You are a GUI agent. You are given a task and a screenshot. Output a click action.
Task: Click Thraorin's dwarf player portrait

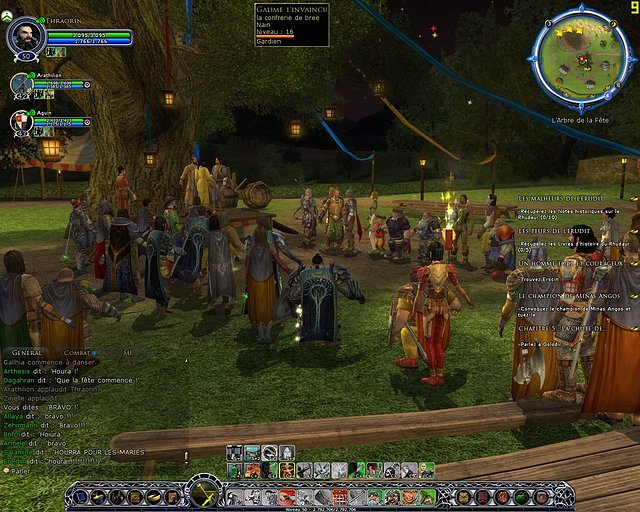point(25,37)
